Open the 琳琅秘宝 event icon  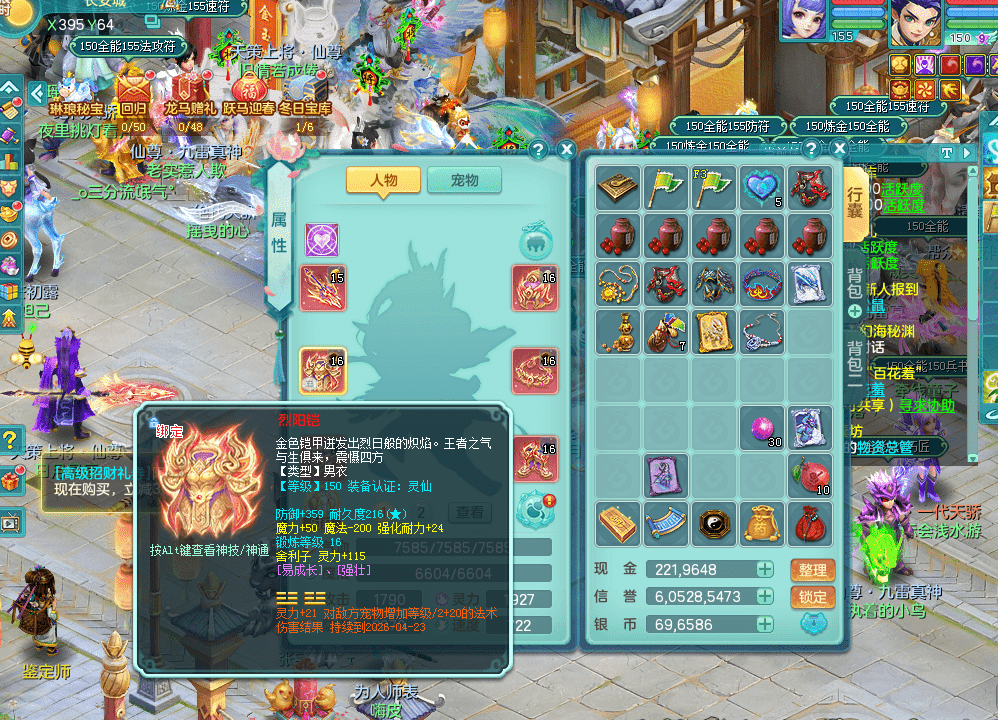click(x=75, y=88)
